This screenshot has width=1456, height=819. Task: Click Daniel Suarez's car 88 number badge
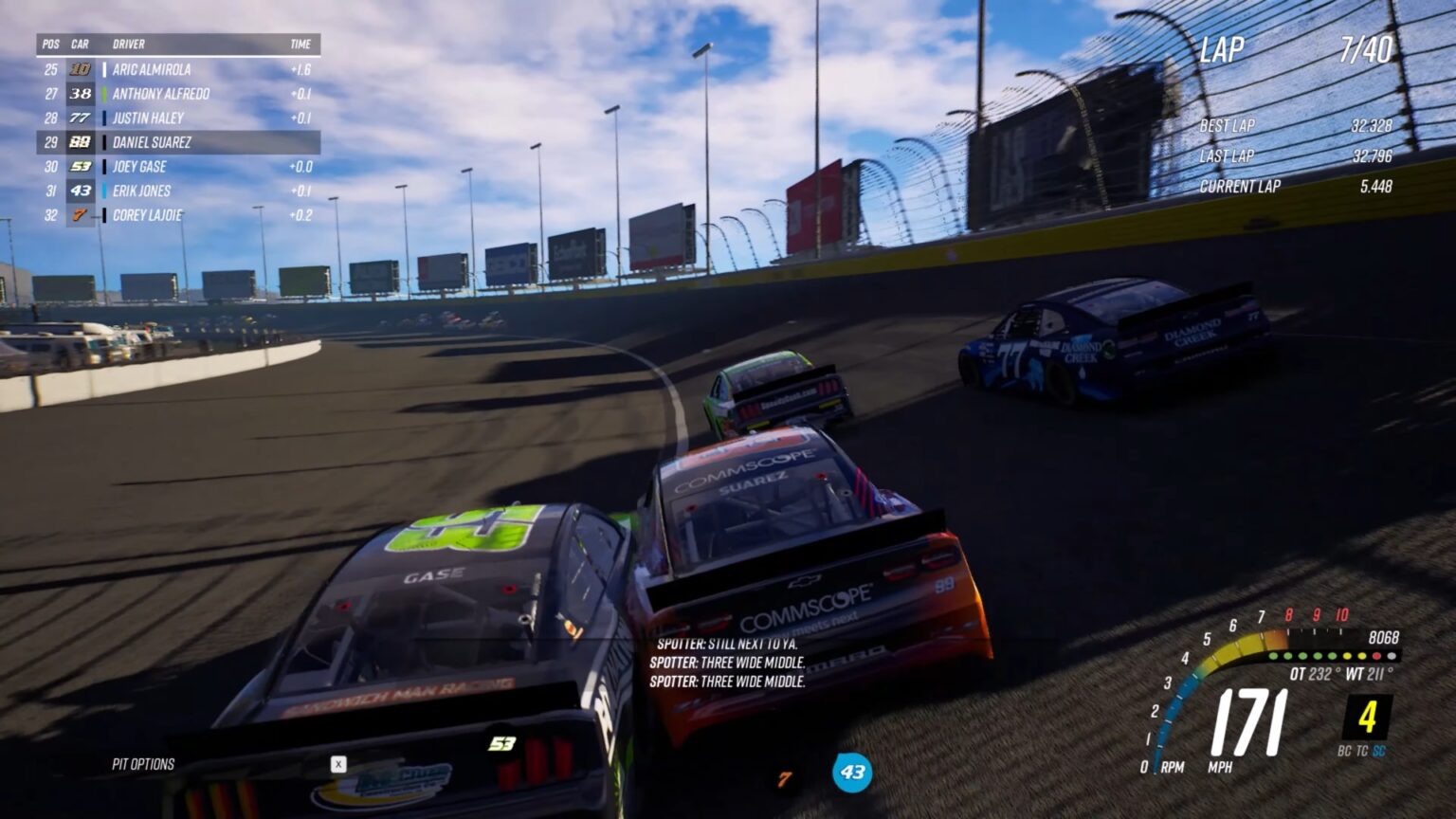click(x=81, y=142)
